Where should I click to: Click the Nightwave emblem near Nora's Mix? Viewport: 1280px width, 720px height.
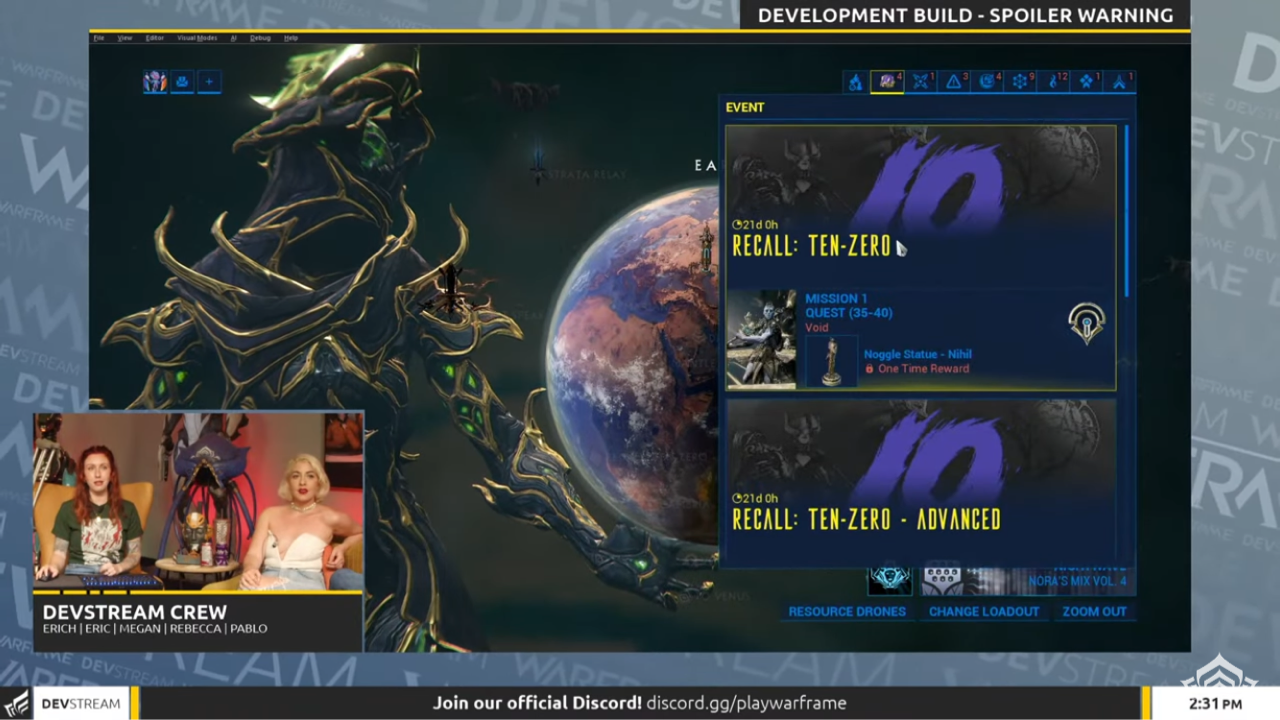(x=890, y=577)
